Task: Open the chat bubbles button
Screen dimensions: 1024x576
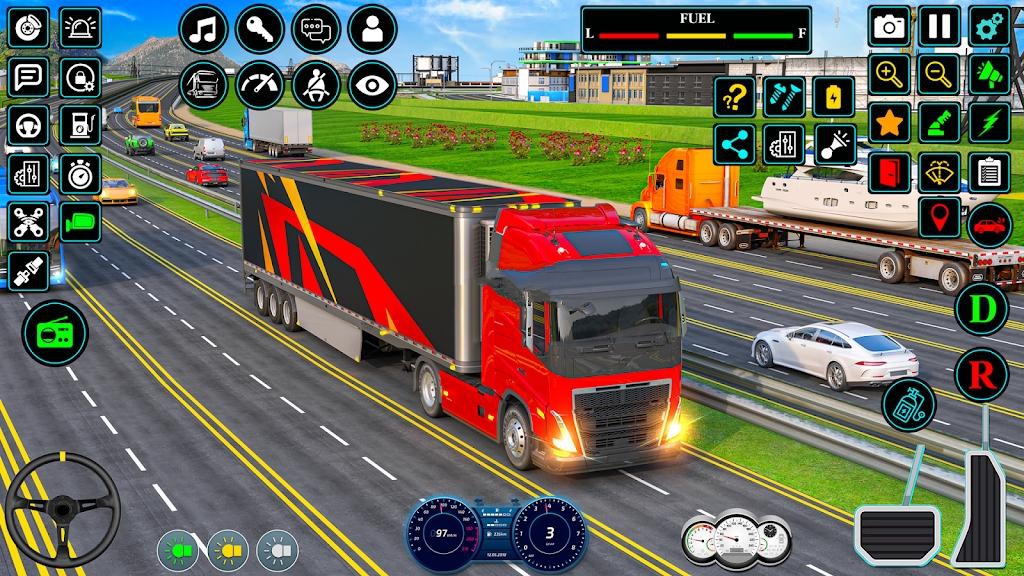Action: (316, 29)
